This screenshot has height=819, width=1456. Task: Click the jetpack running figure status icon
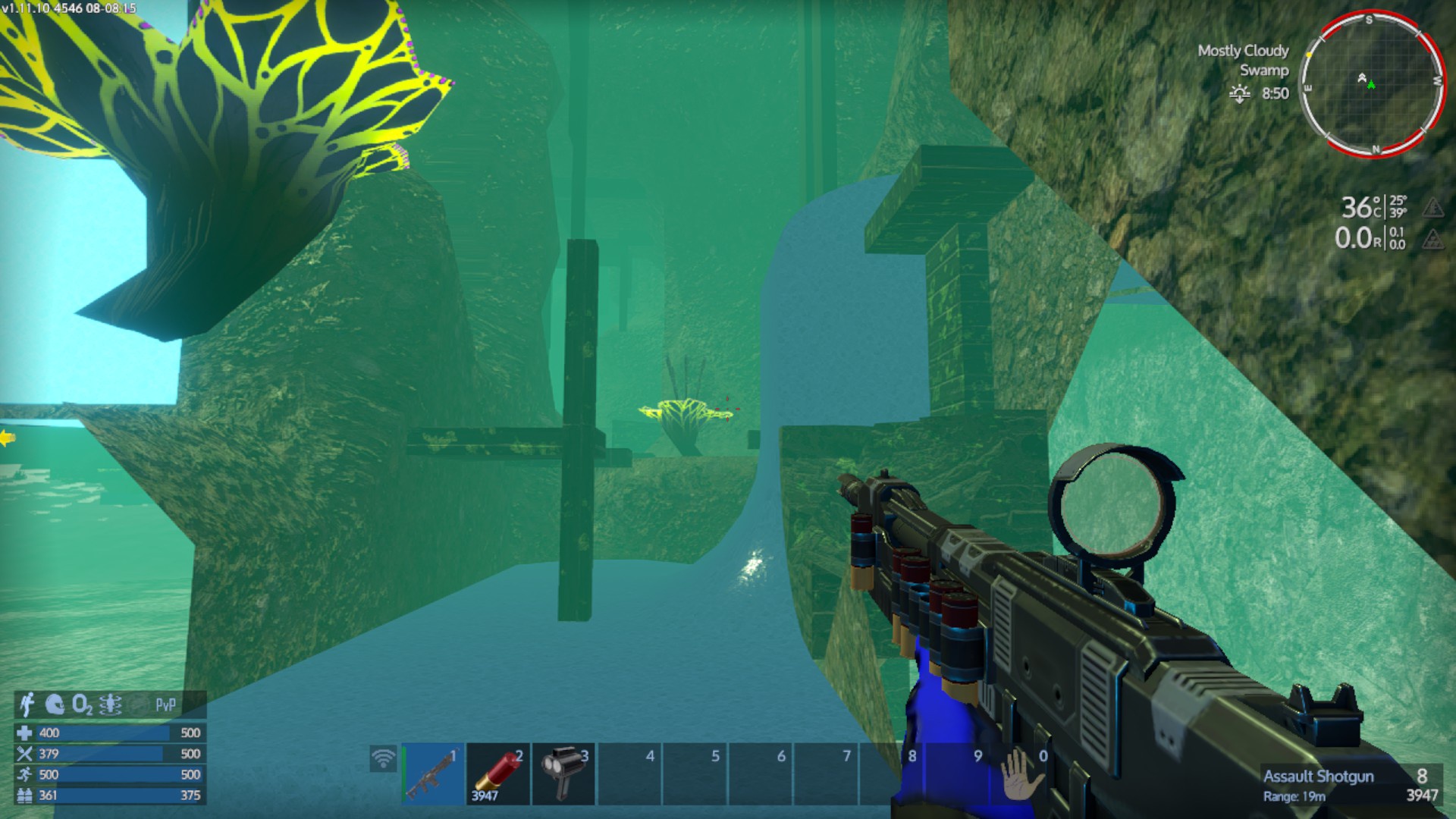point(27,704)
